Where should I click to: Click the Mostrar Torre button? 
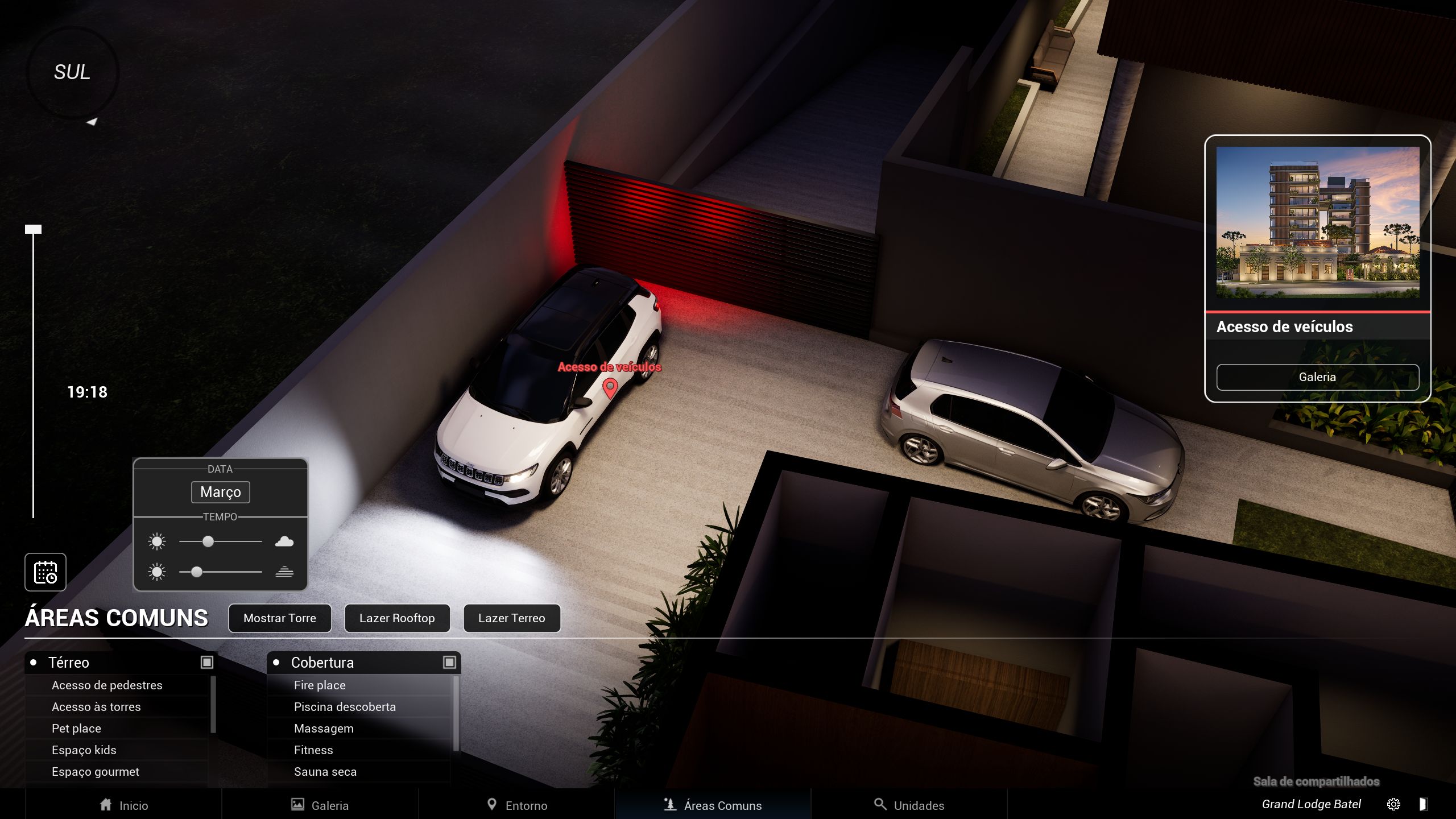[x=279, y=618]
